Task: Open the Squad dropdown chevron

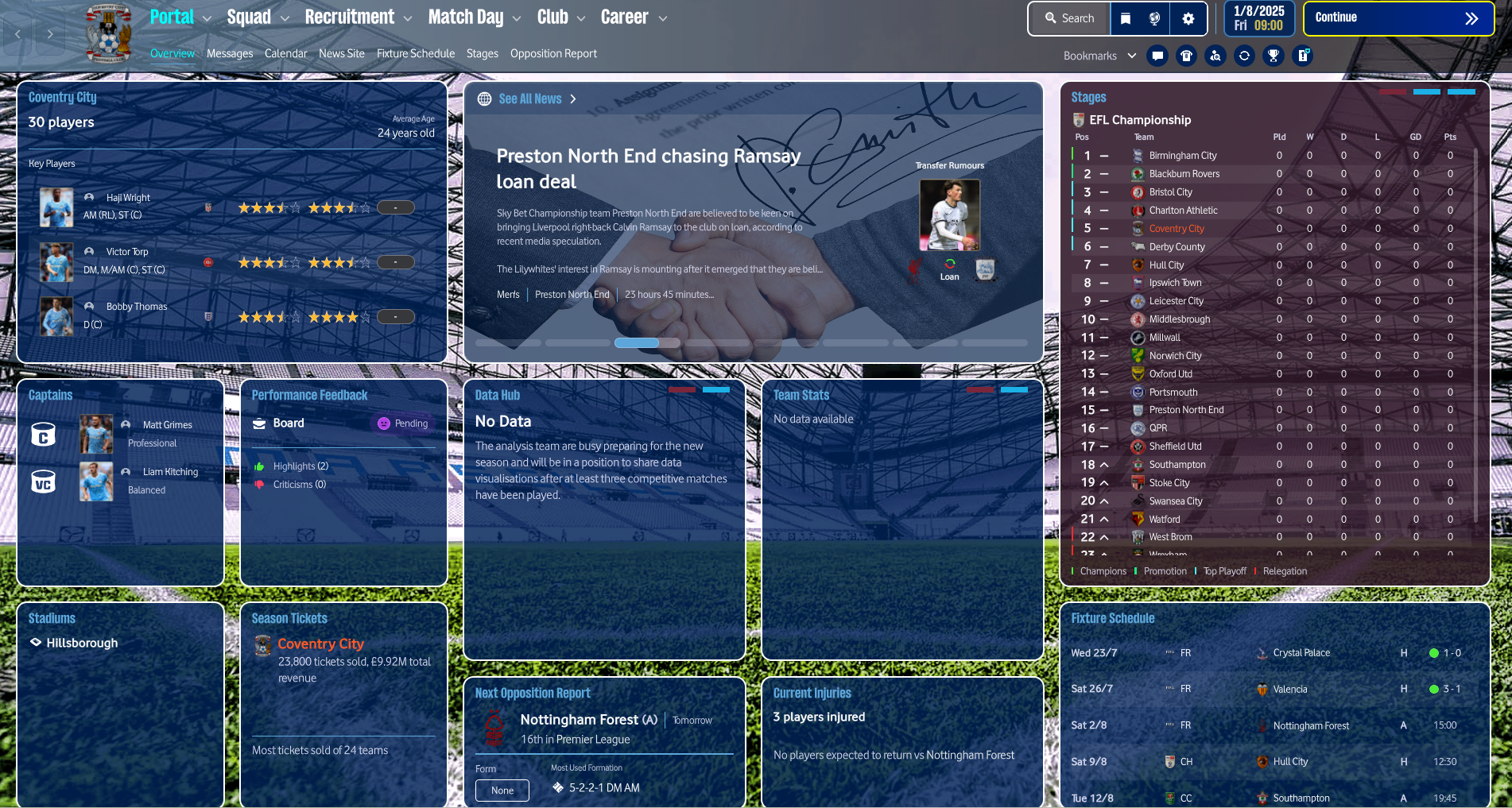Action: (286, 17)
